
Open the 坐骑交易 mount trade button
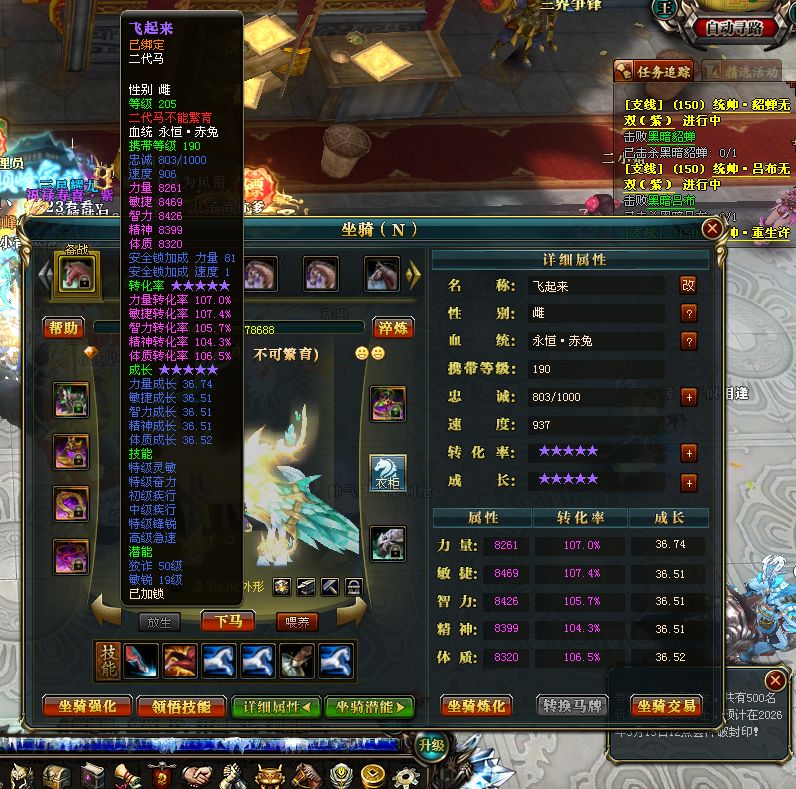click(667, 706)
